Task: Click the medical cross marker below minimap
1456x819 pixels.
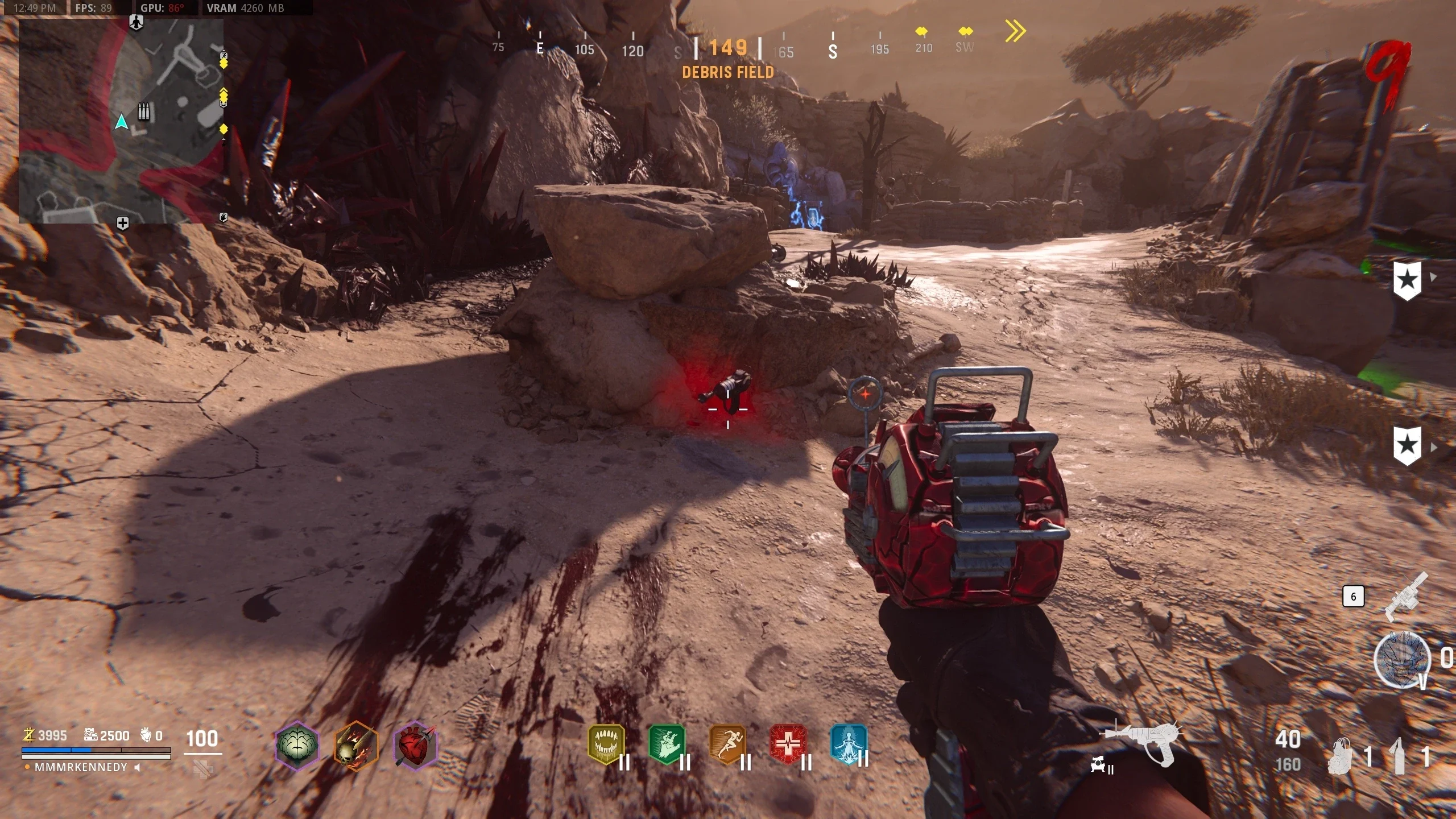Action: pos(122,223)
